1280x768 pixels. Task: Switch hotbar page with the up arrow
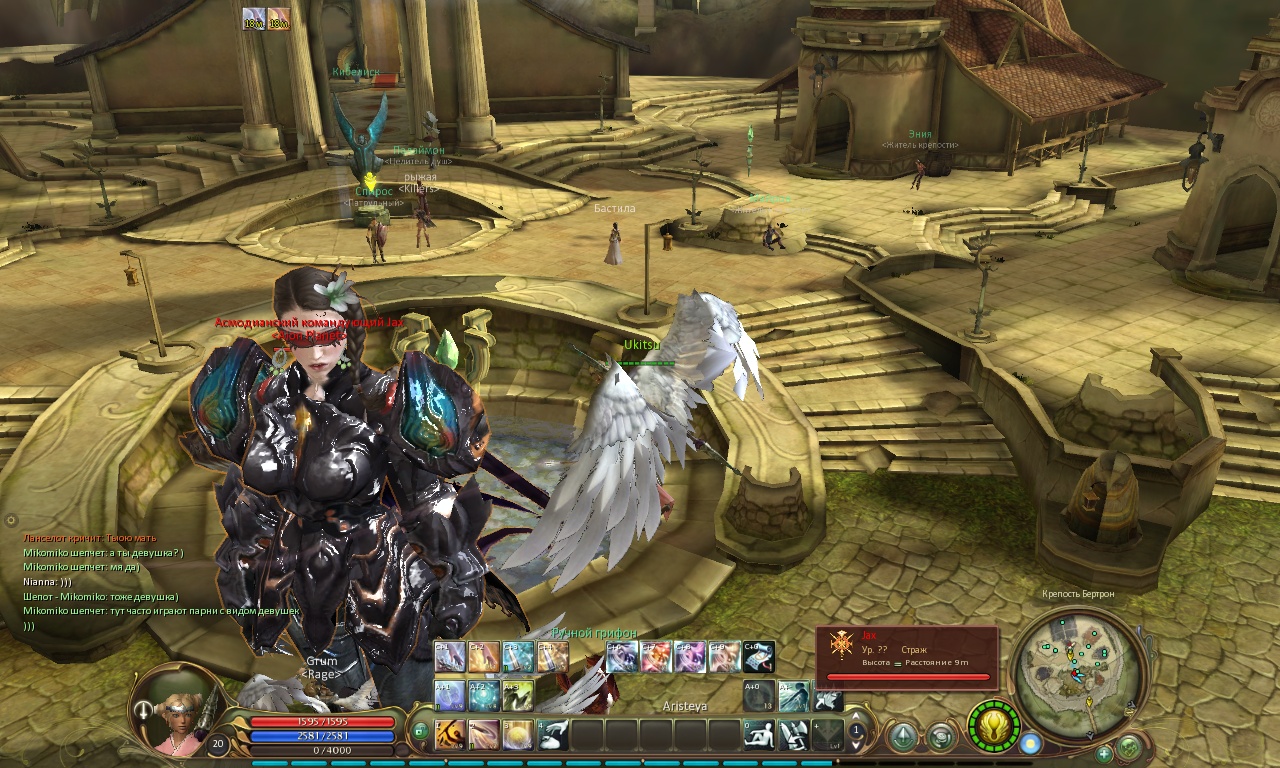[856, 729]
